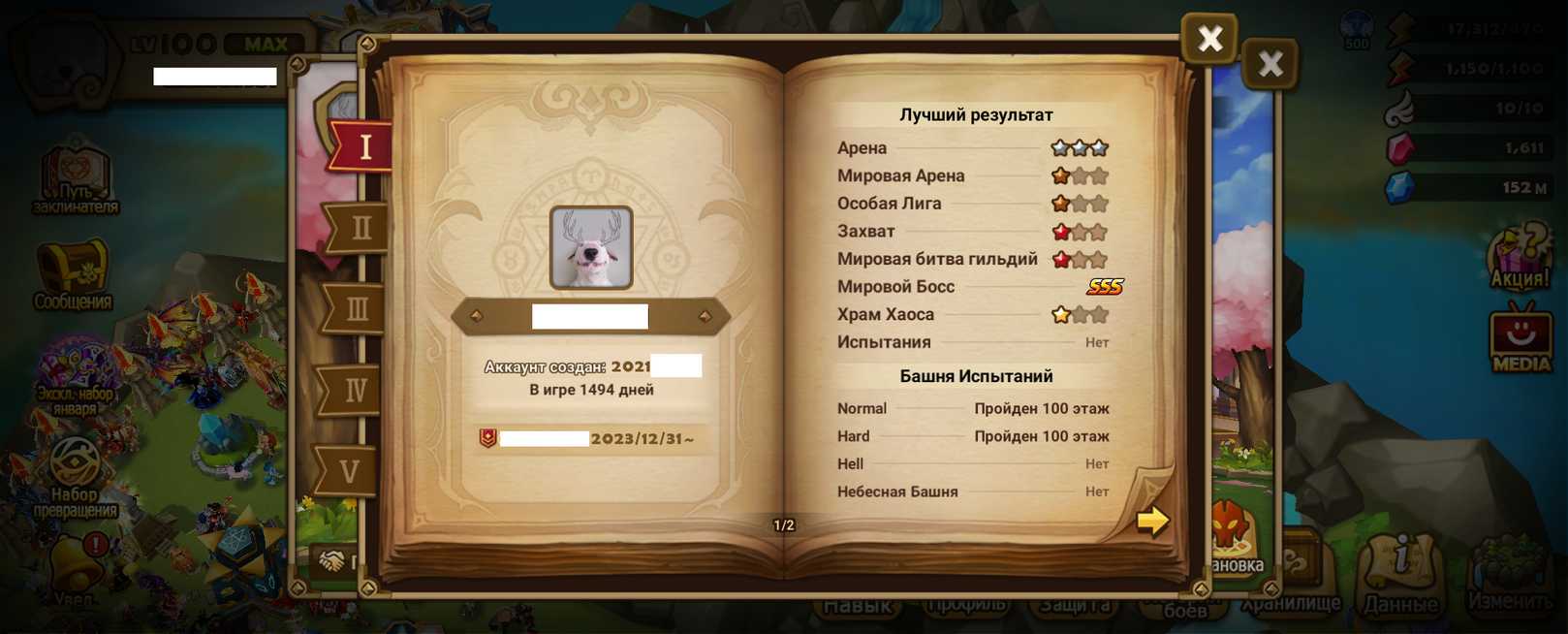Switch to bookmark tab II

point(359,229)
